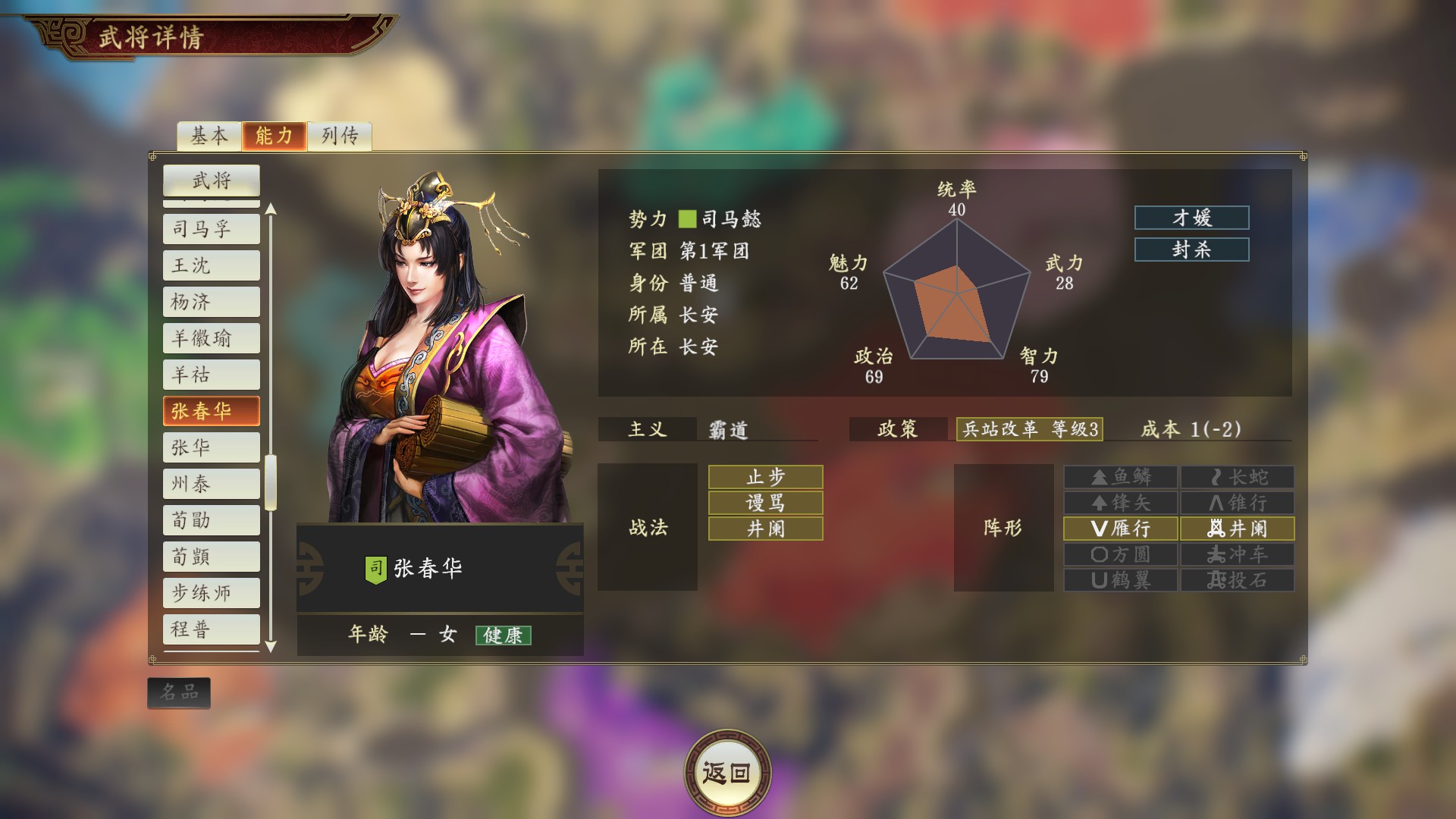This screenshot has width=1456, height=819.
Task: Switch to the 基本 tab
Action: [x=208, y=136]
